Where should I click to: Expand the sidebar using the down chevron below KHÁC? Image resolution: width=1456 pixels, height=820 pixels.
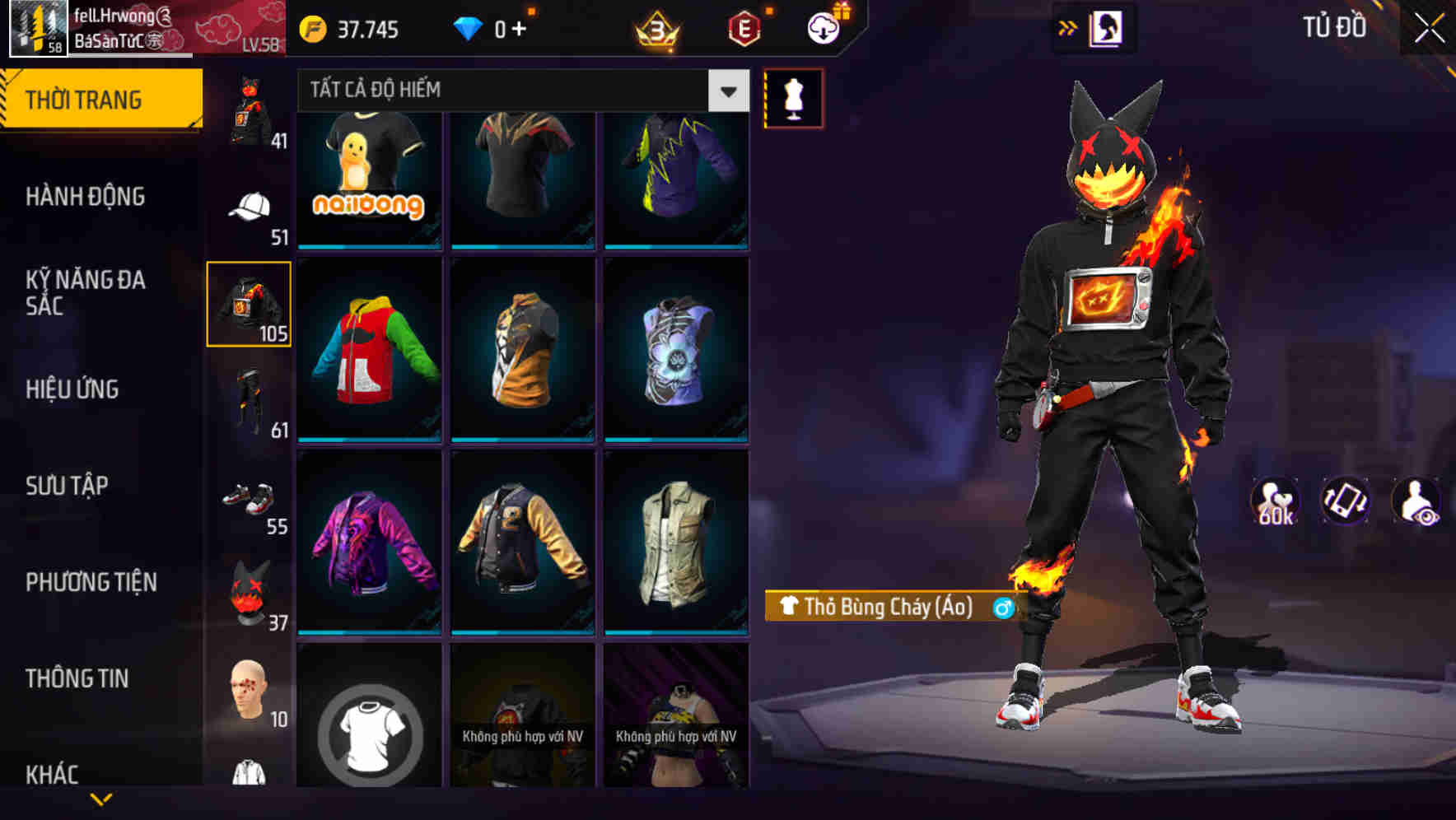point(101,799)
